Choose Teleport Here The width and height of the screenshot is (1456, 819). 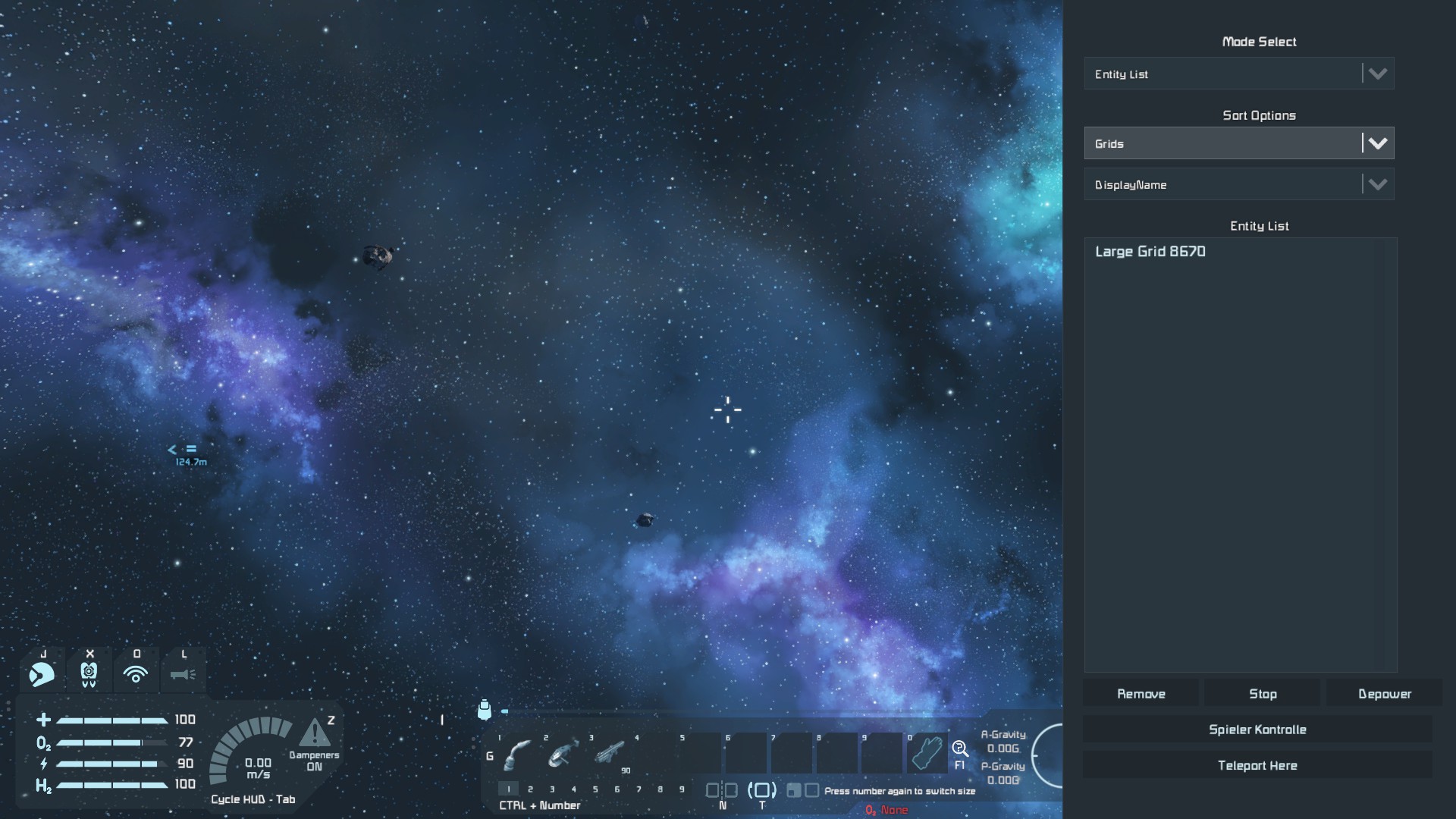point(1257,766)
